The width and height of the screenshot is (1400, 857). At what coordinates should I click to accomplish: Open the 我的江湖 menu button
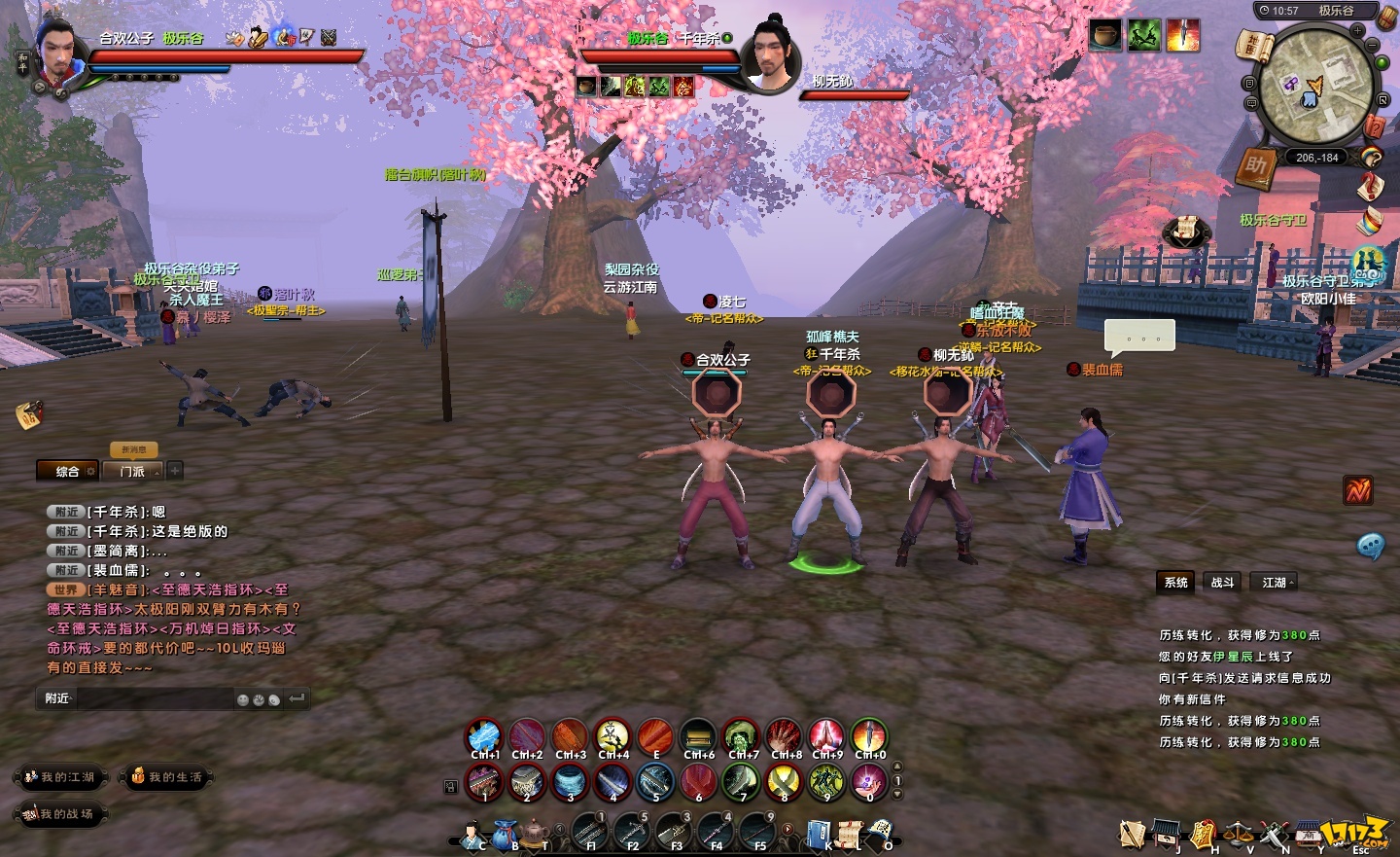pos(59,777)
